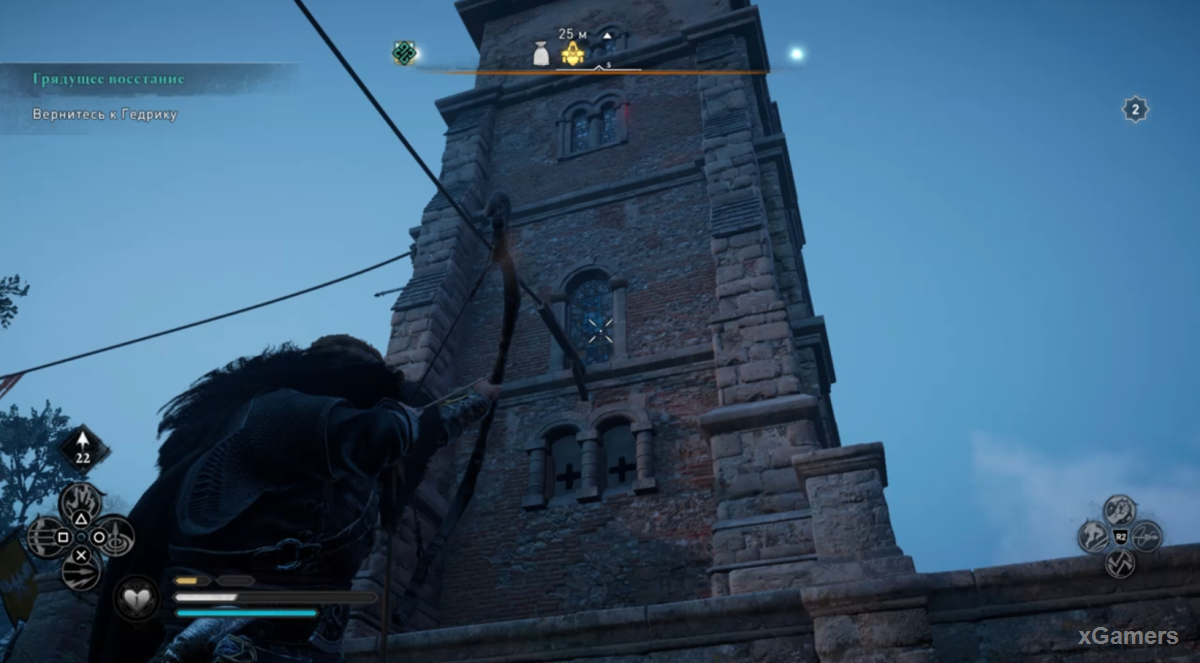Select the teal knot marker on compass

[x=404, y=53]
